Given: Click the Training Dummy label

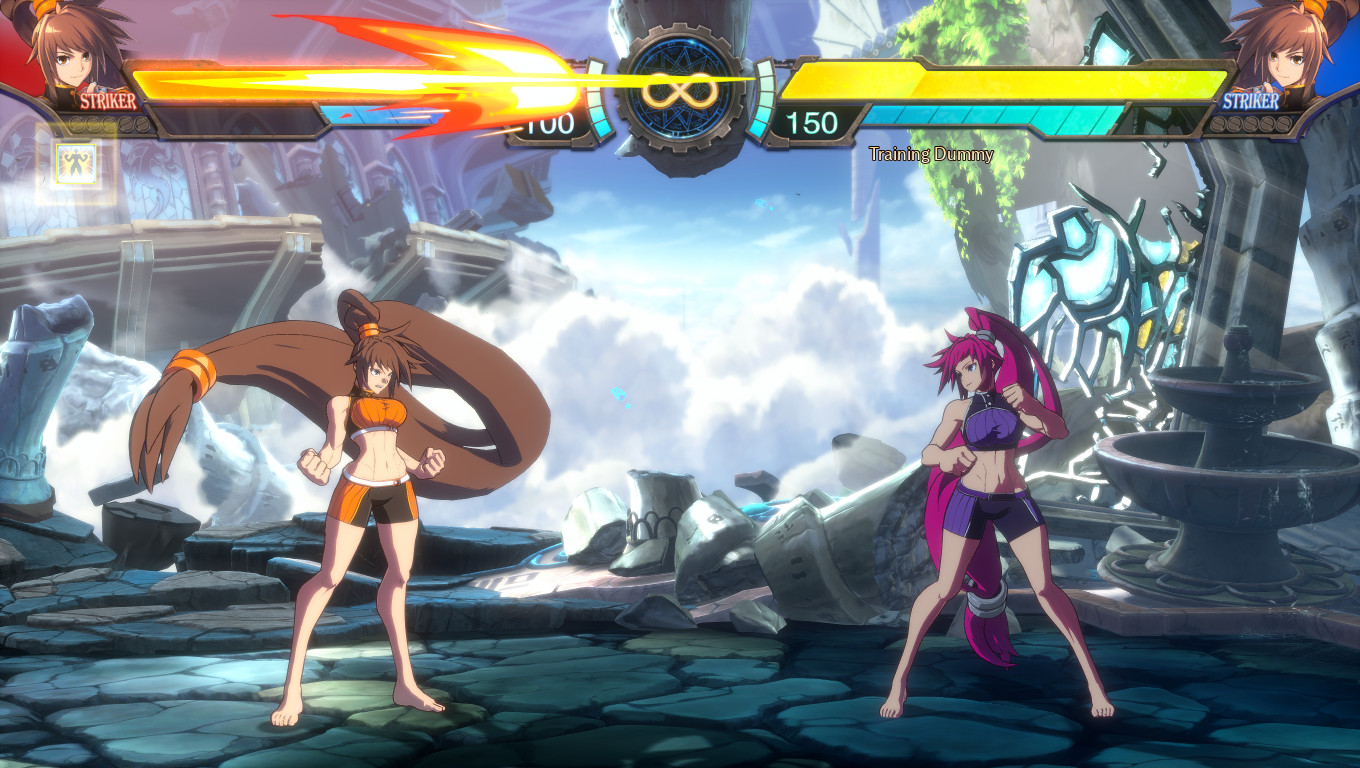Looking at the screenshot, I should (930, 155).
